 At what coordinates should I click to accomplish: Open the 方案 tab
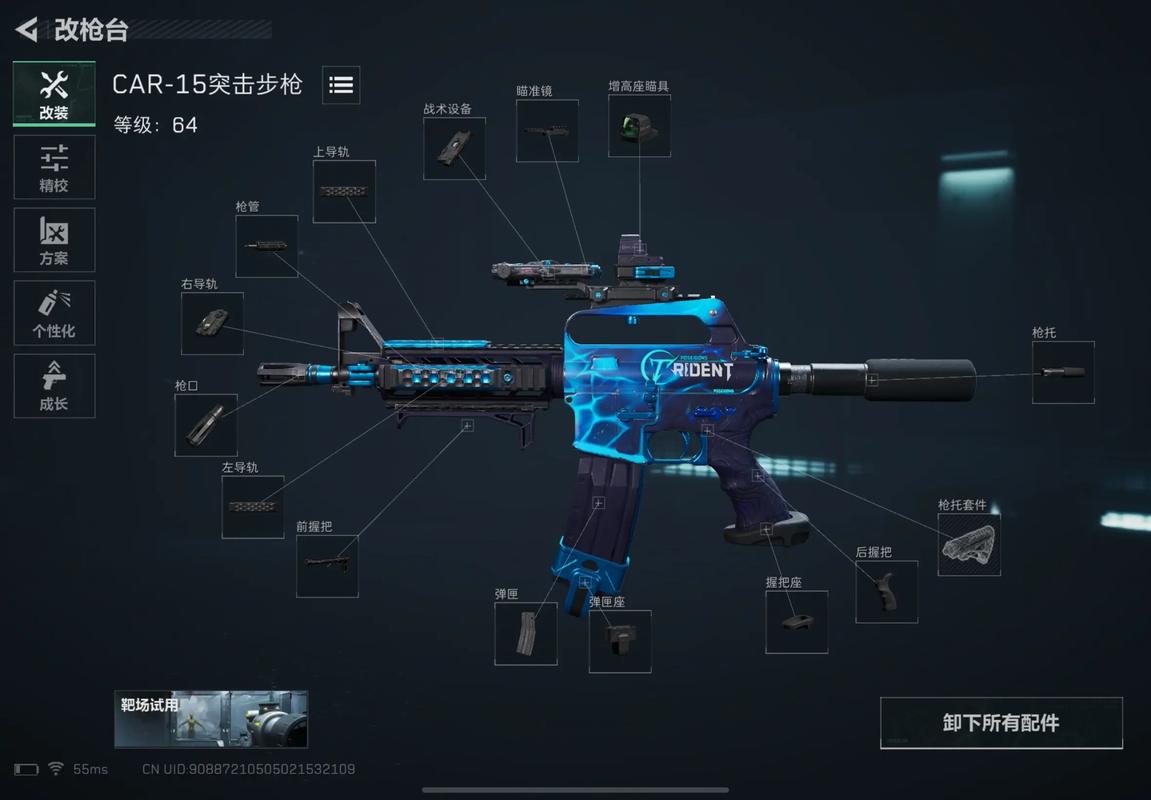(54, 240)
